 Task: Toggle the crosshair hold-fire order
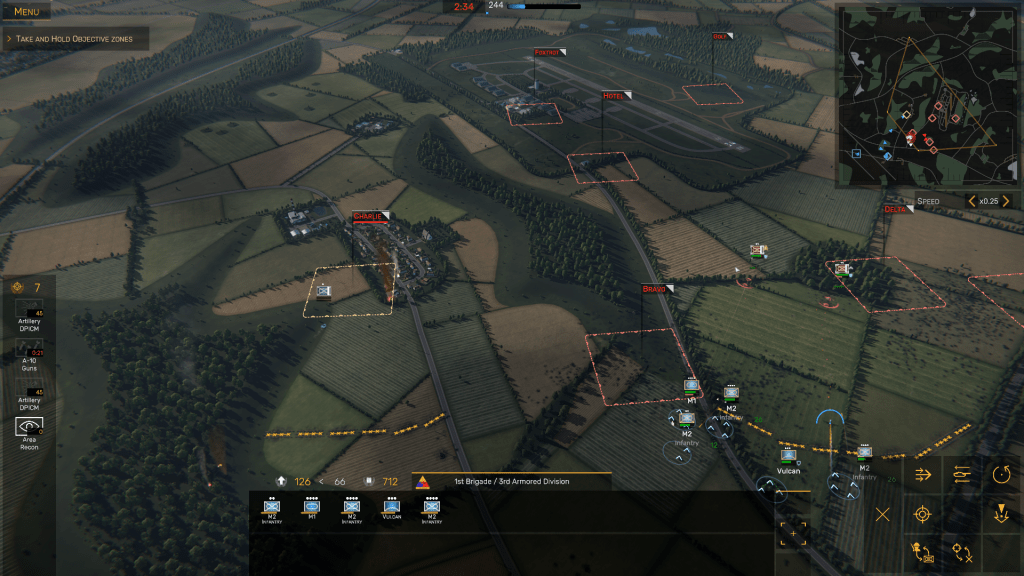click(x=962, y=551)
